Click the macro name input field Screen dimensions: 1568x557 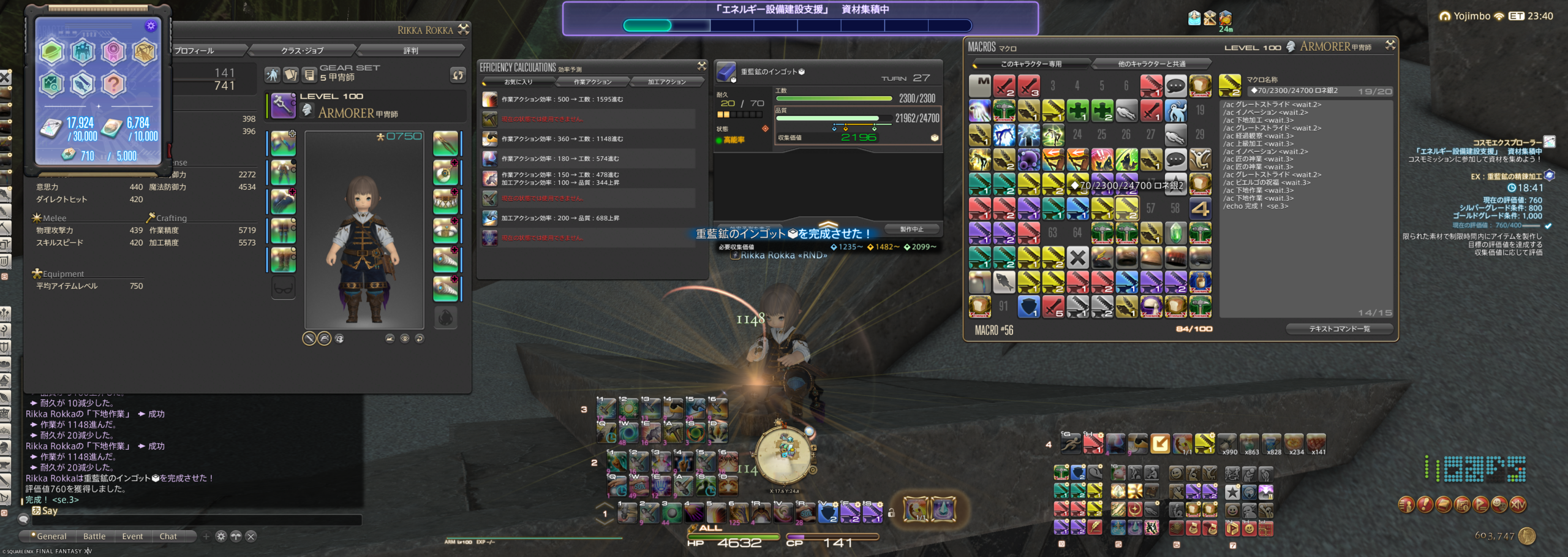pos(1298,91)
